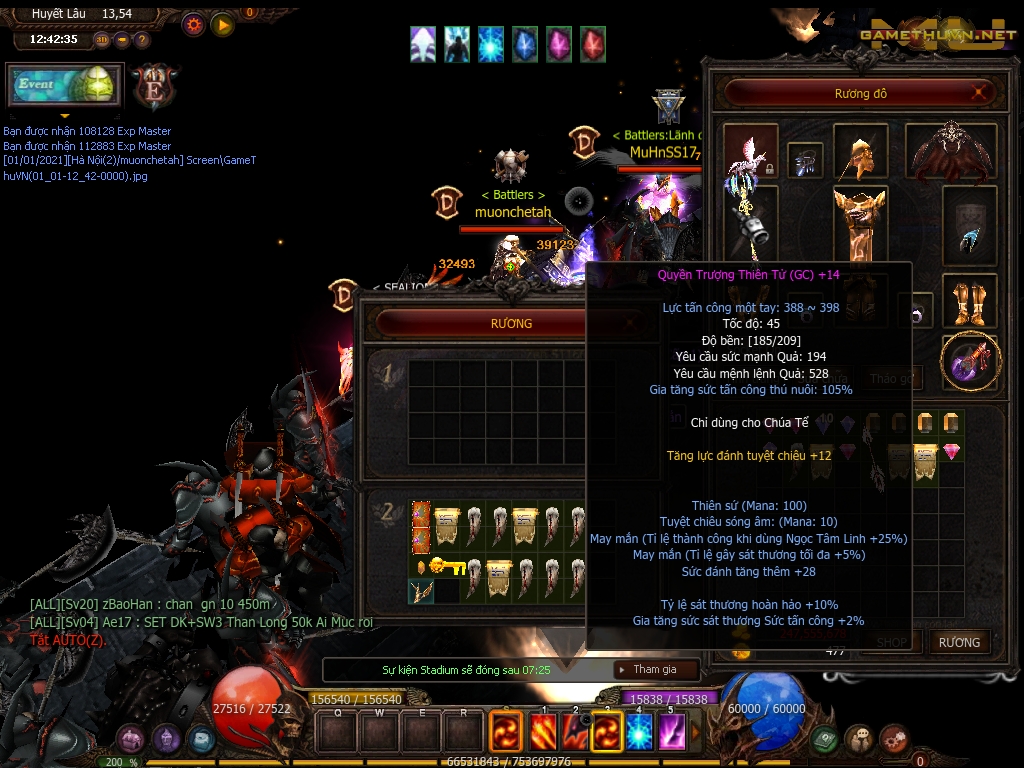The height and width of the screenshot is (768, 1024).
Task: Open the orange gear settings button
Action: pos(193,24)
